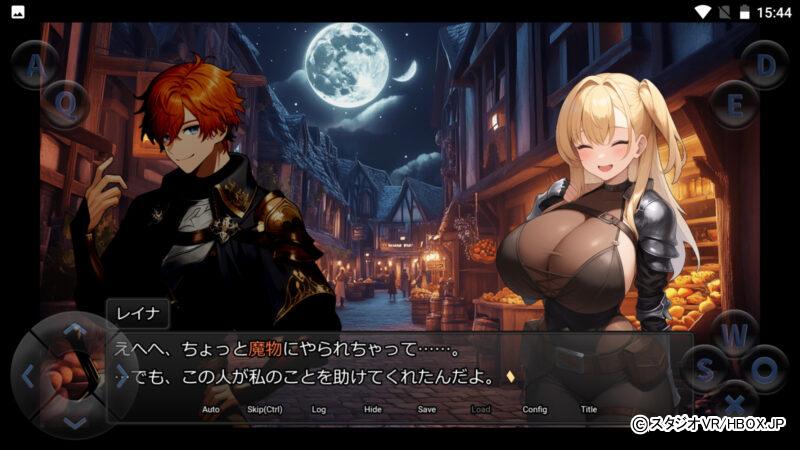Activate Skip(Ctrl) in dialogue menu
800x450 pixels.
pyautogui.click(x=265, y=409)
